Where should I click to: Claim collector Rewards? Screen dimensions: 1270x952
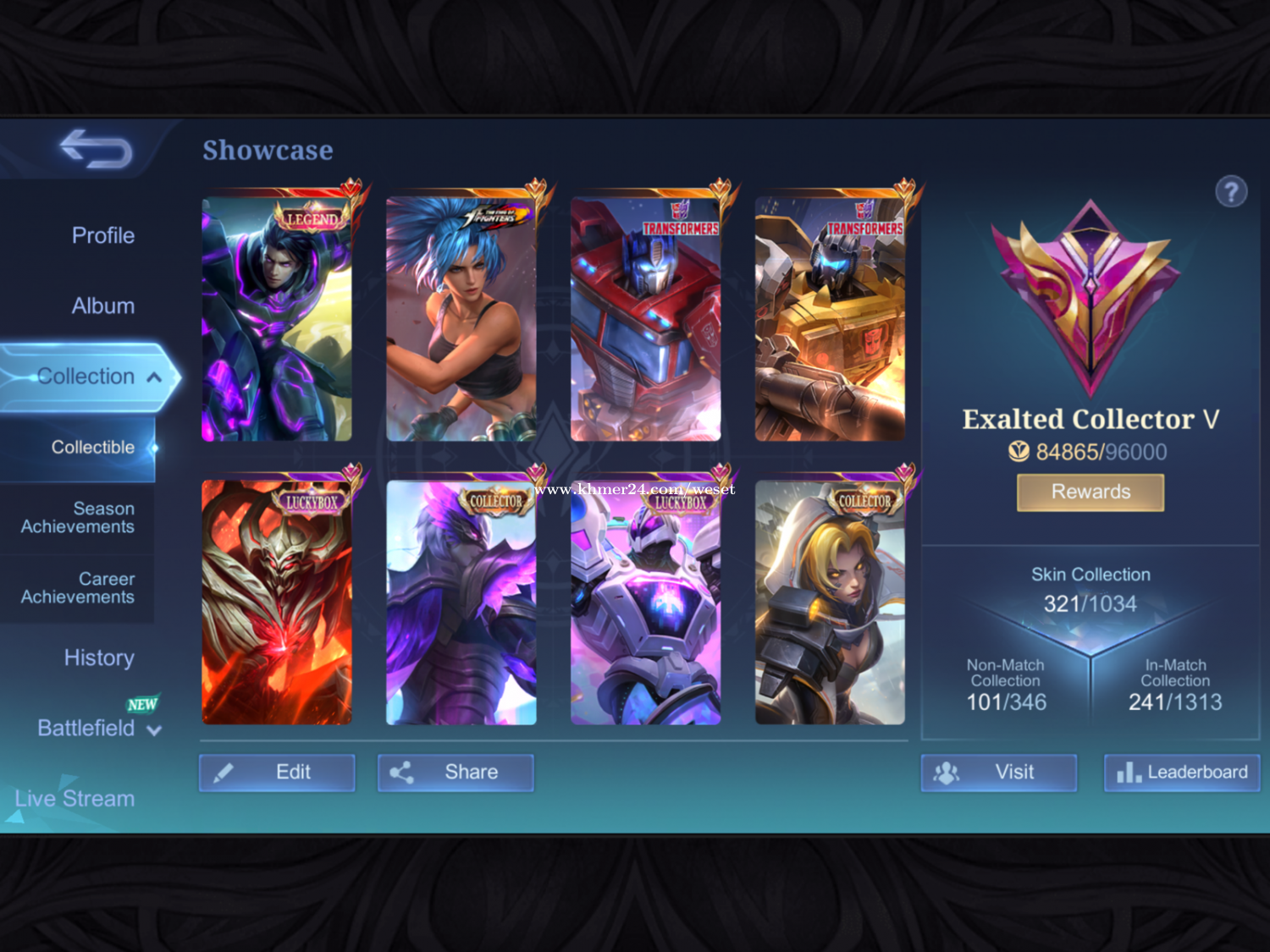point(1091,492)
